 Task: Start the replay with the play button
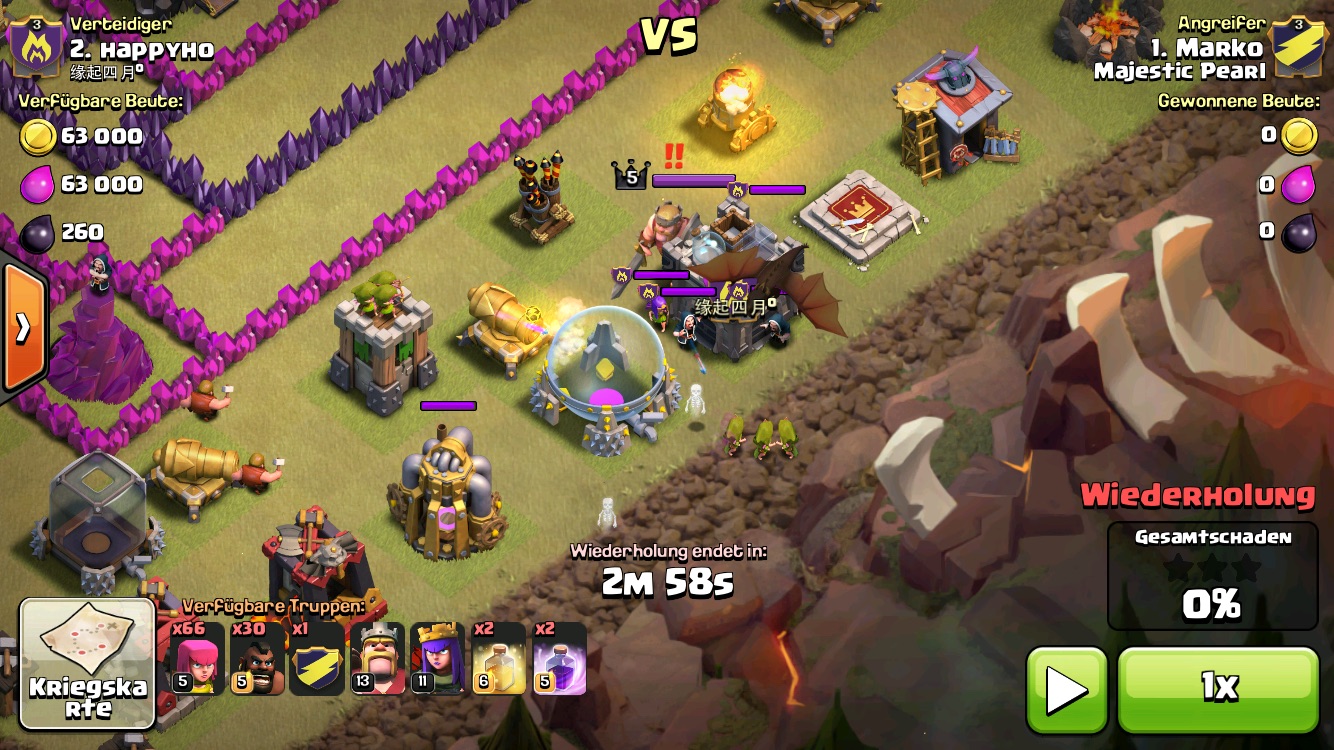click(1066, 690)
